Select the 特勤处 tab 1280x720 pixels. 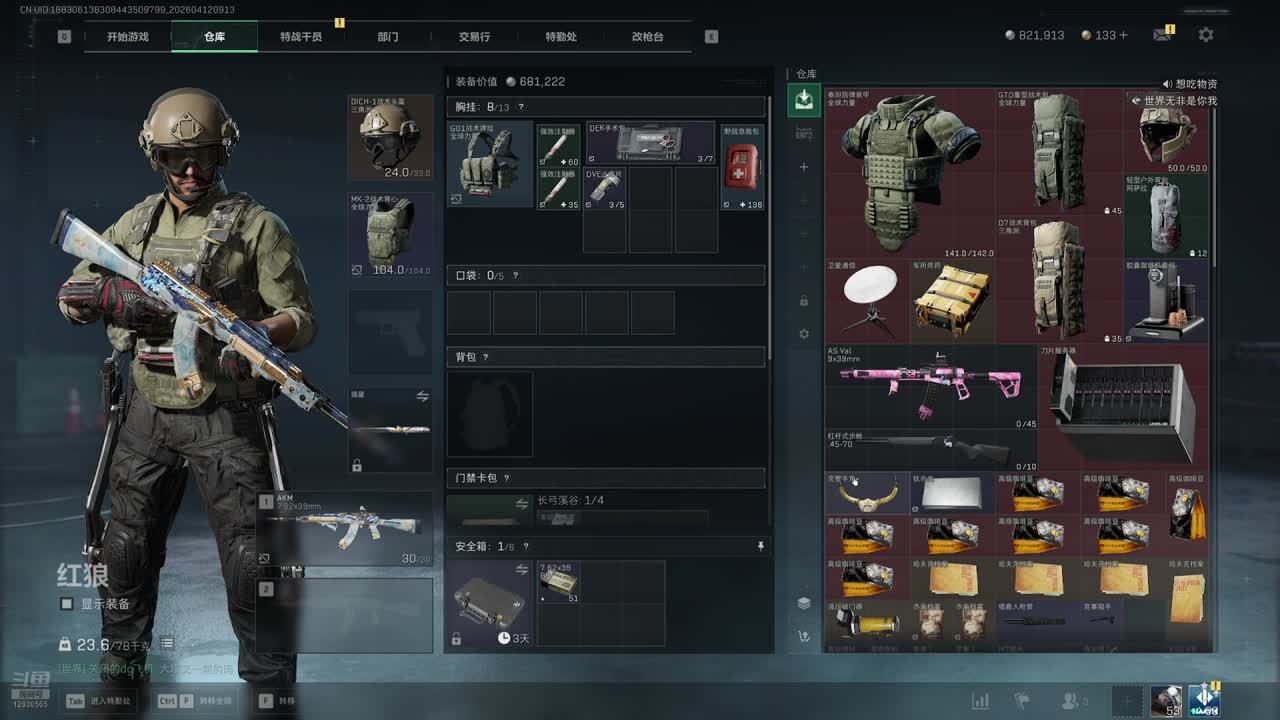[x=561, y=37]
